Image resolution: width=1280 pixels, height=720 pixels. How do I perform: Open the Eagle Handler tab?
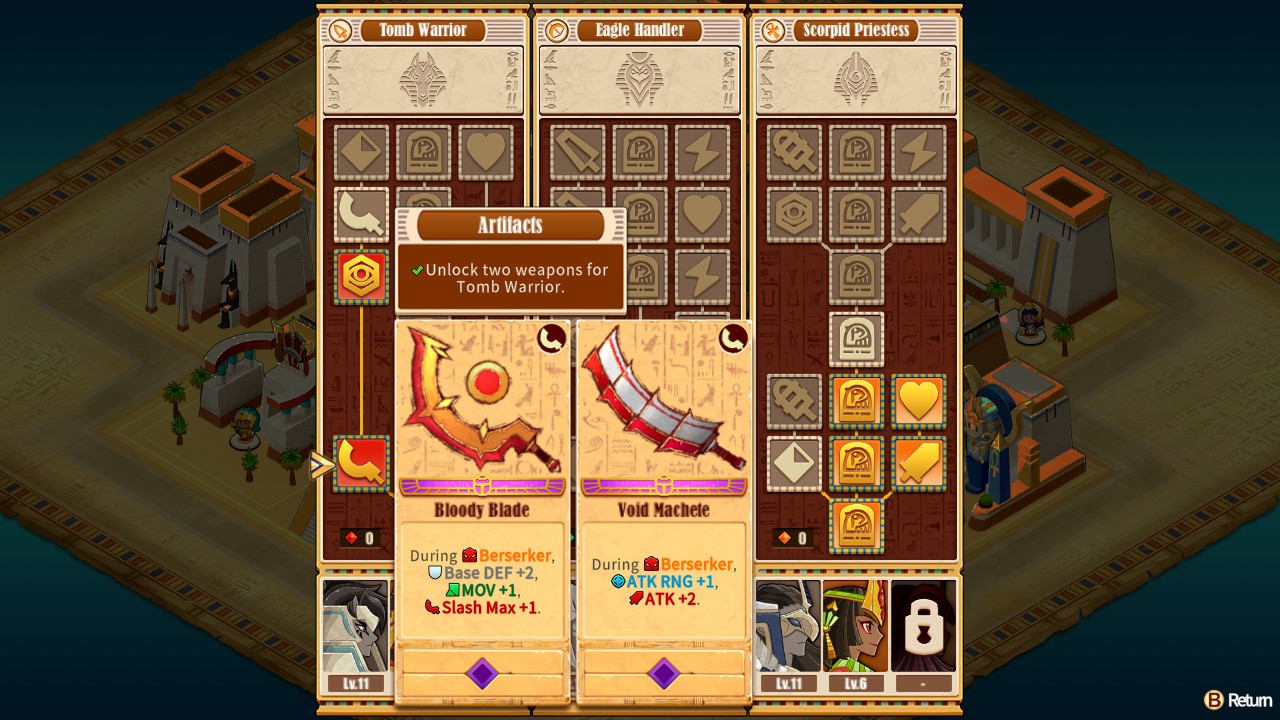coord(640,30)
